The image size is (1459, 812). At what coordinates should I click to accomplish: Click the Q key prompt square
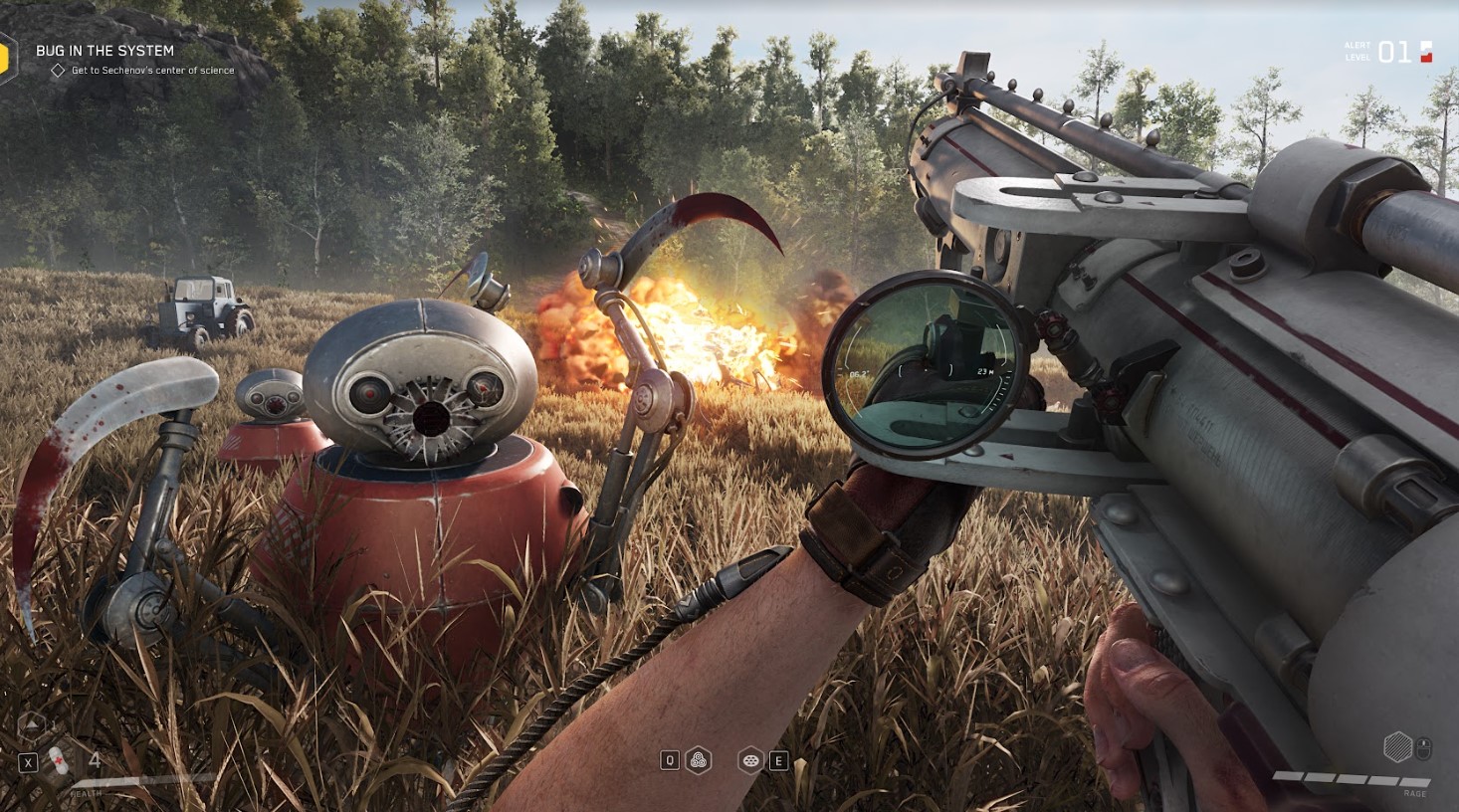[x=670, y=760]
